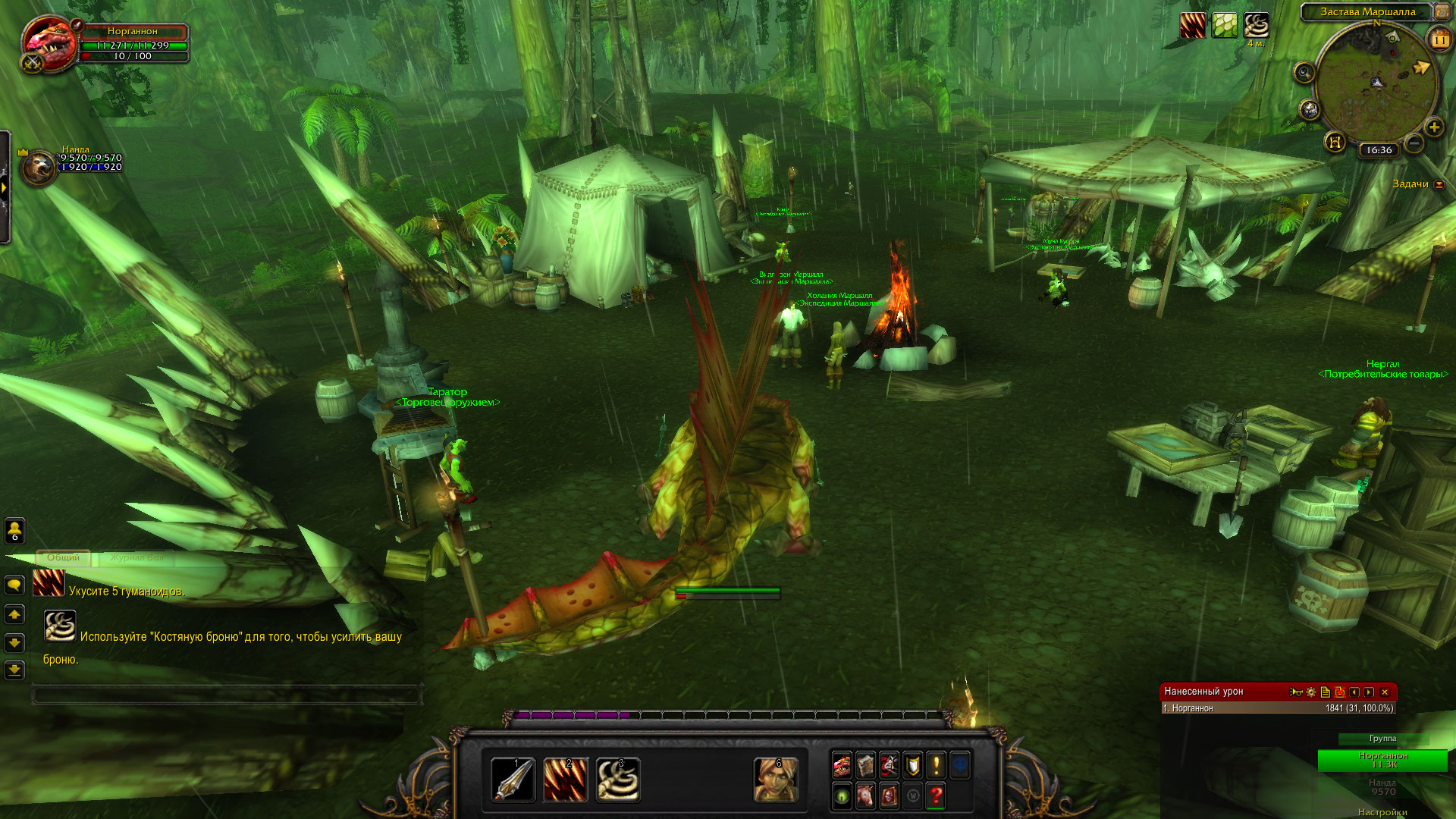Close the damage meter window
1456x819 pixels.
click(1385, 692)
